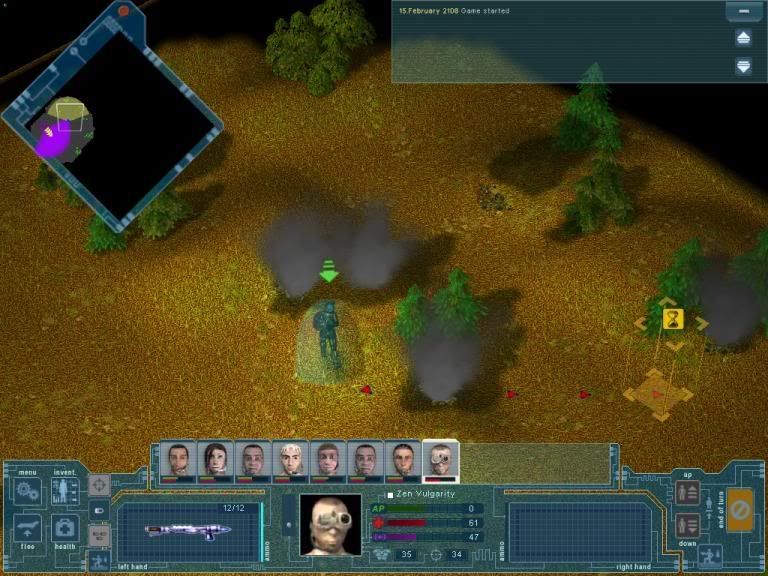The image size is (768, 576).
Task: Open the game menu gears button
Action: coord(27,491)
